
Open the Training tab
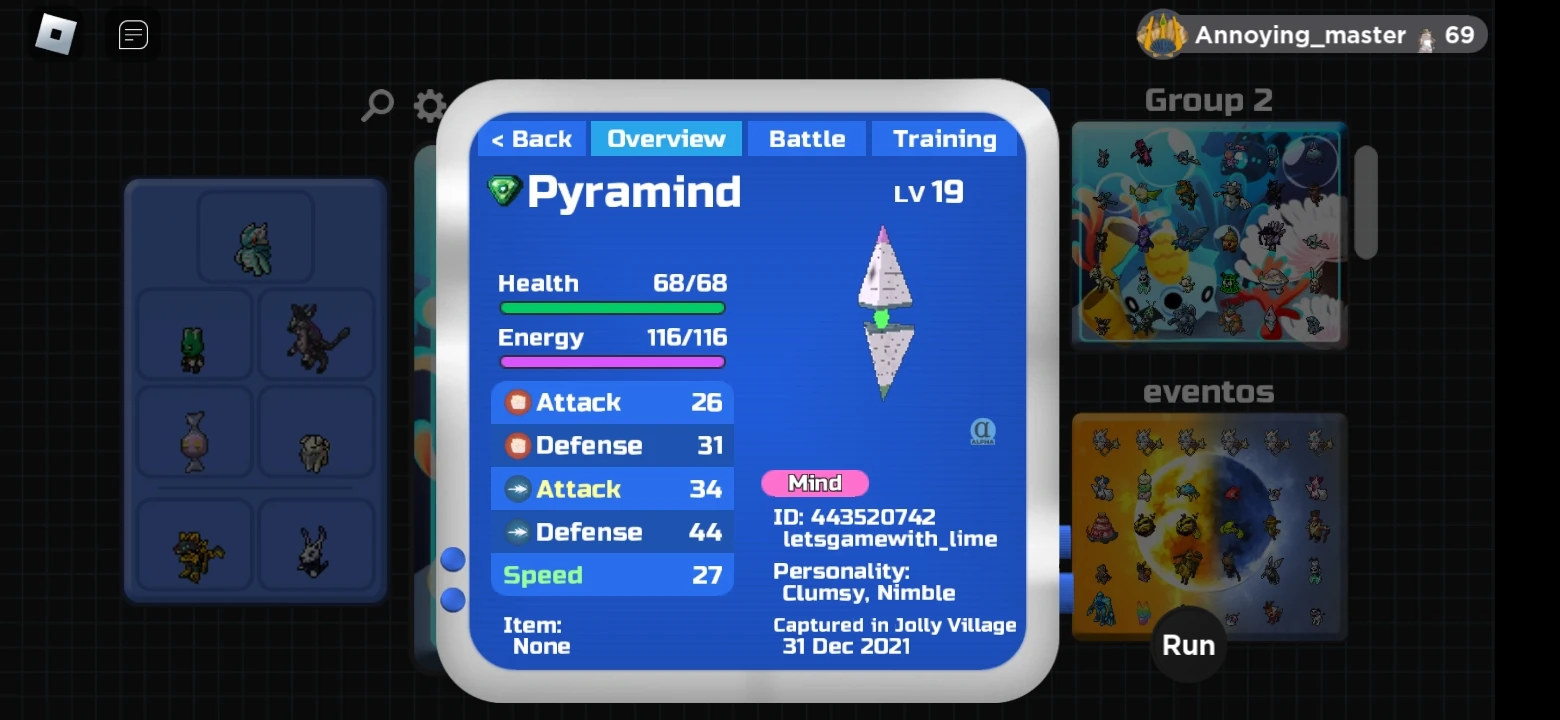(943, 138)
